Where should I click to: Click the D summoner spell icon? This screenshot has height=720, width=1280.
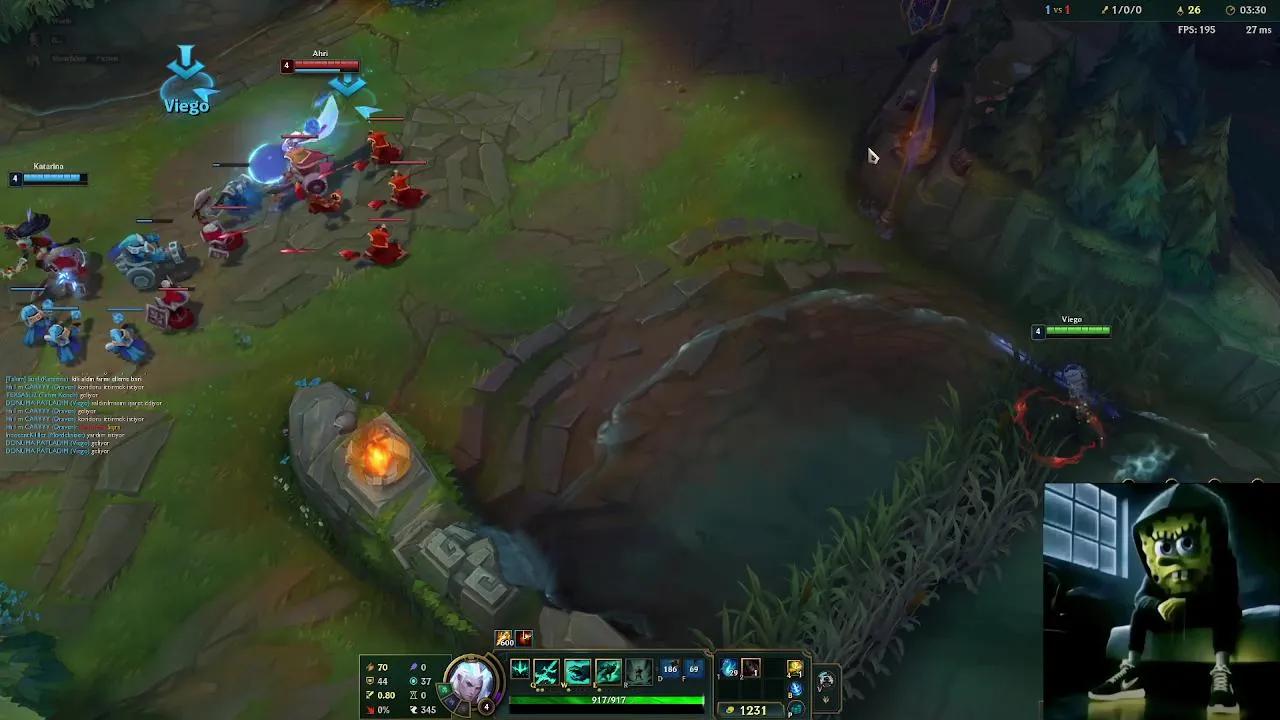pos(671,668)
